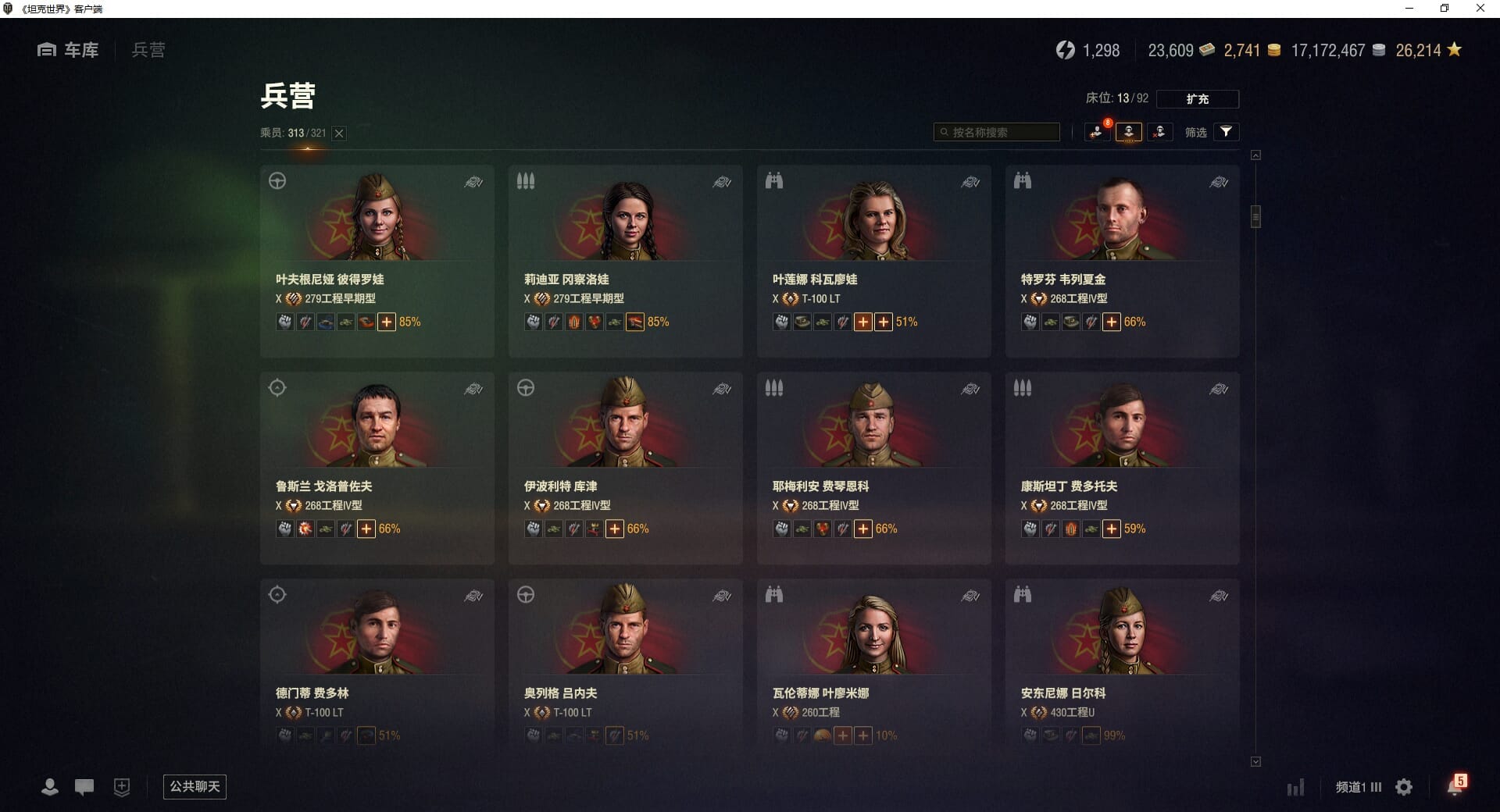1500x812 pixels.
Task: Open the 筛选 filter funnel button
Action: coord(1226,132)
